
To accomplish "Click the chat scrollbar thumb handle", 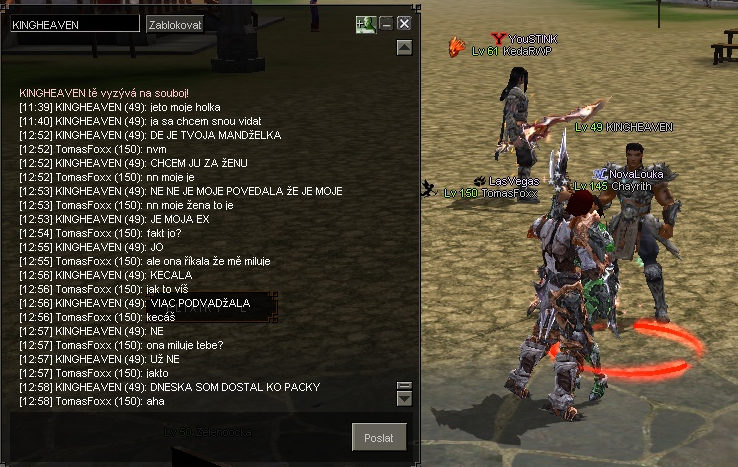I will tap(404, 386).
